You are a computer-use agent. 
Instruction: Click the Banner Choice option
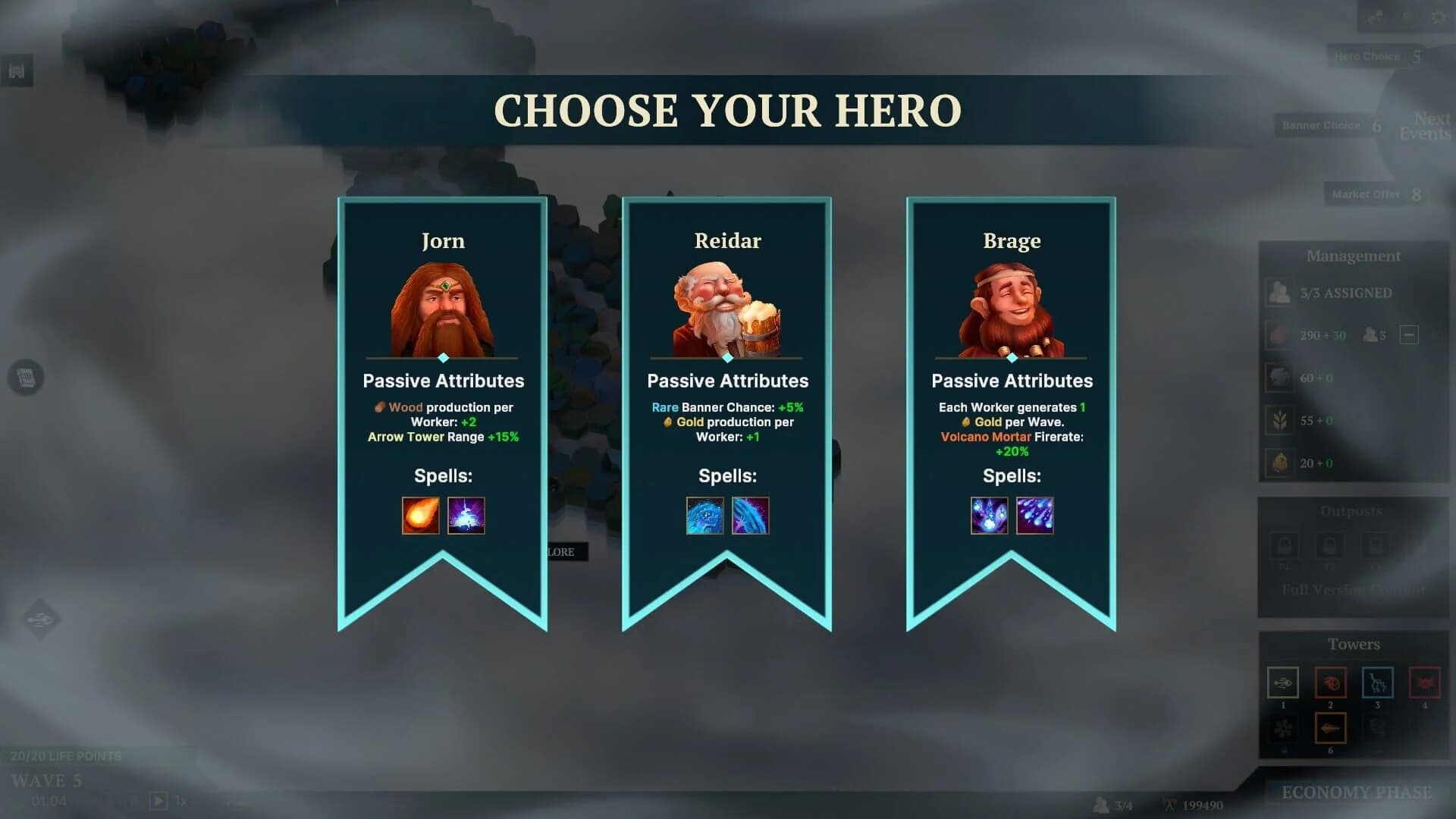click(x=1321, y=125)
